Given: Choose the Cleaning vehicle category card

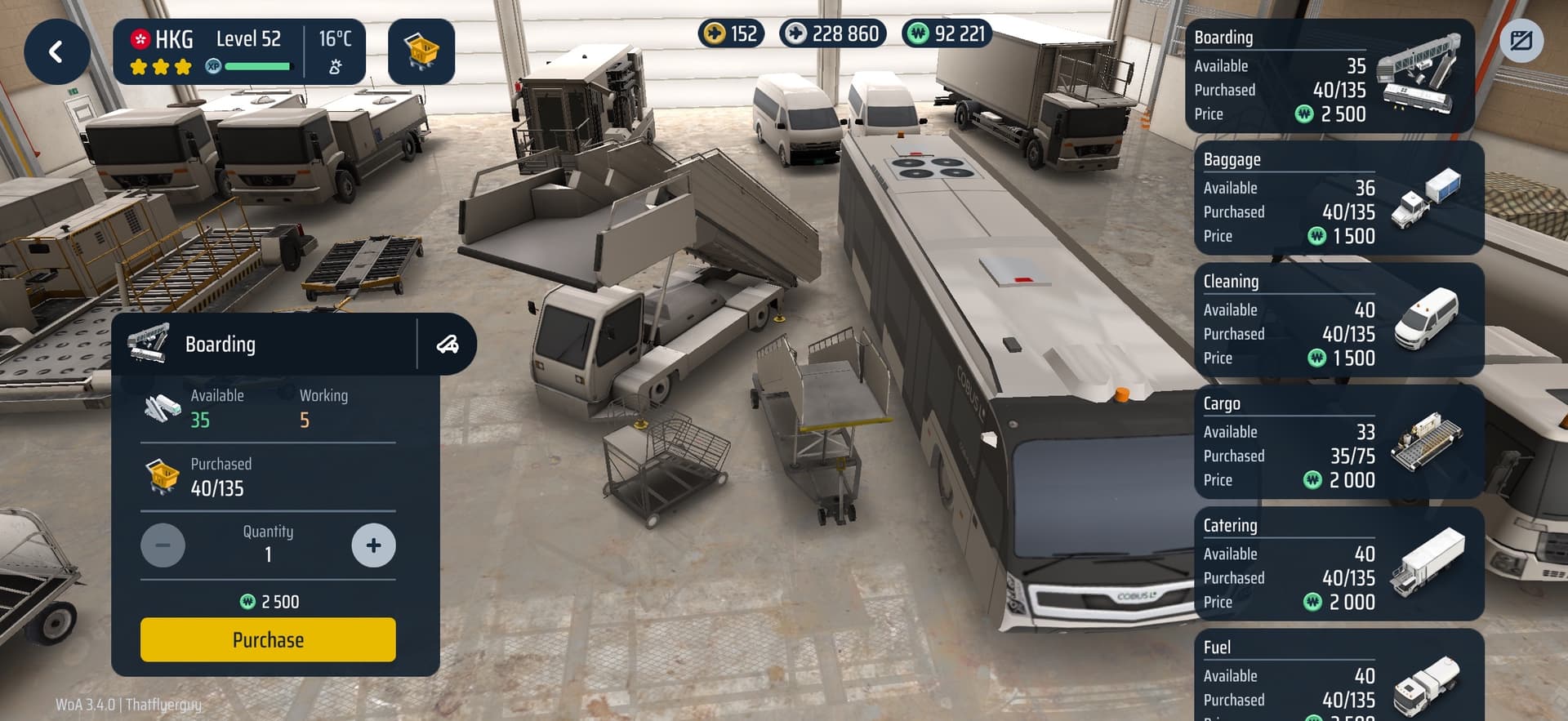Looking at the screenshot, I should [x=1338, y=320].
